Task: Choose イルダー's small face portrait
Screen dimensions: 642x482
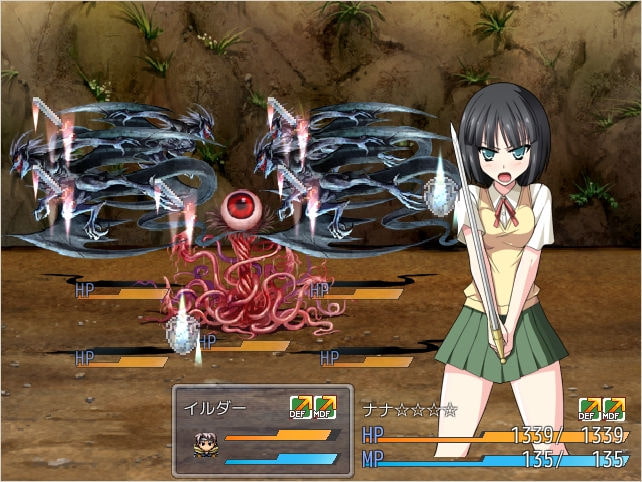Action: [x=207, y=446]
